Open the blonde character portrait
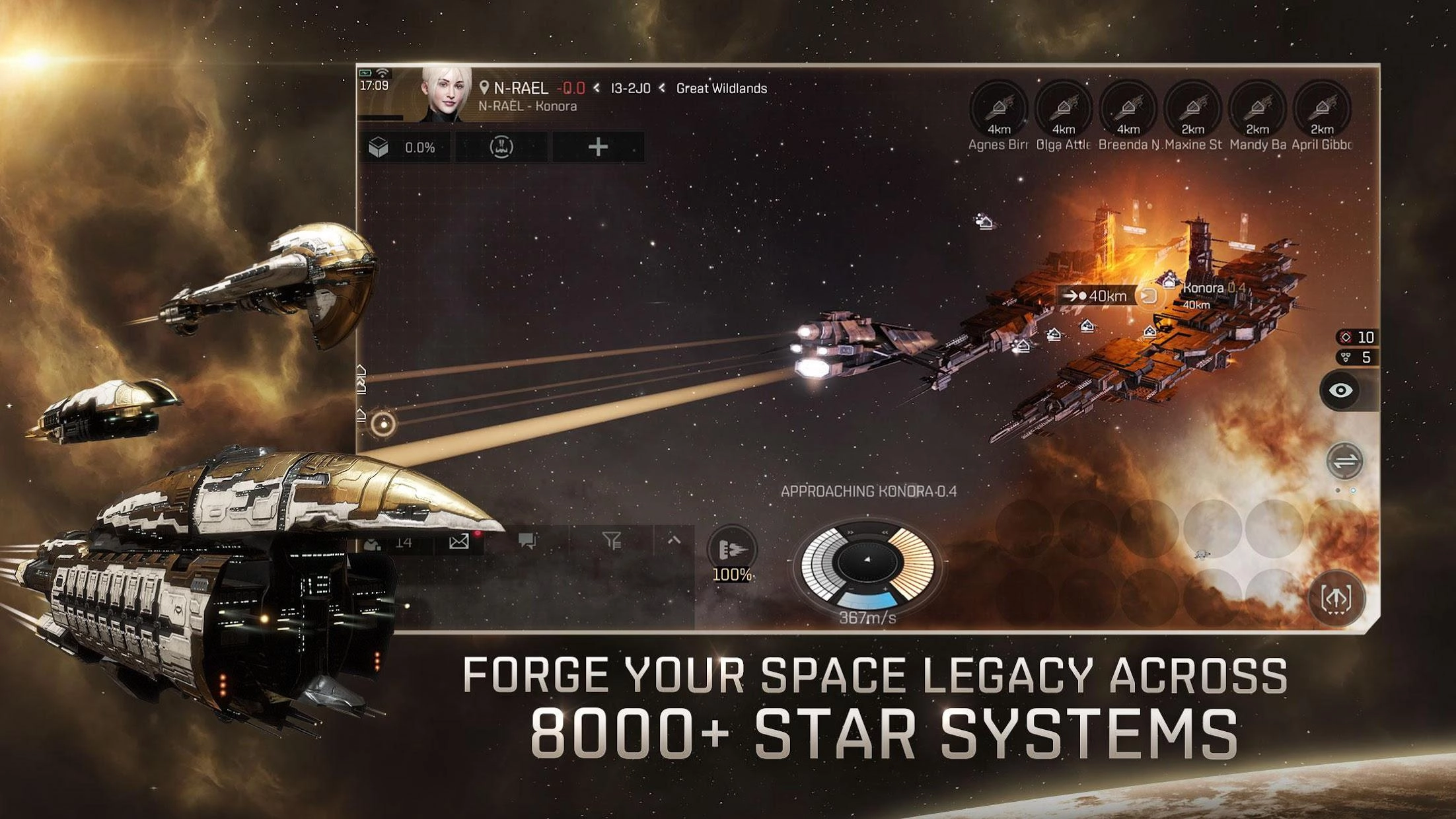Image resolution: width=1456 pixels, height=819 pixels. pos(446,96)
